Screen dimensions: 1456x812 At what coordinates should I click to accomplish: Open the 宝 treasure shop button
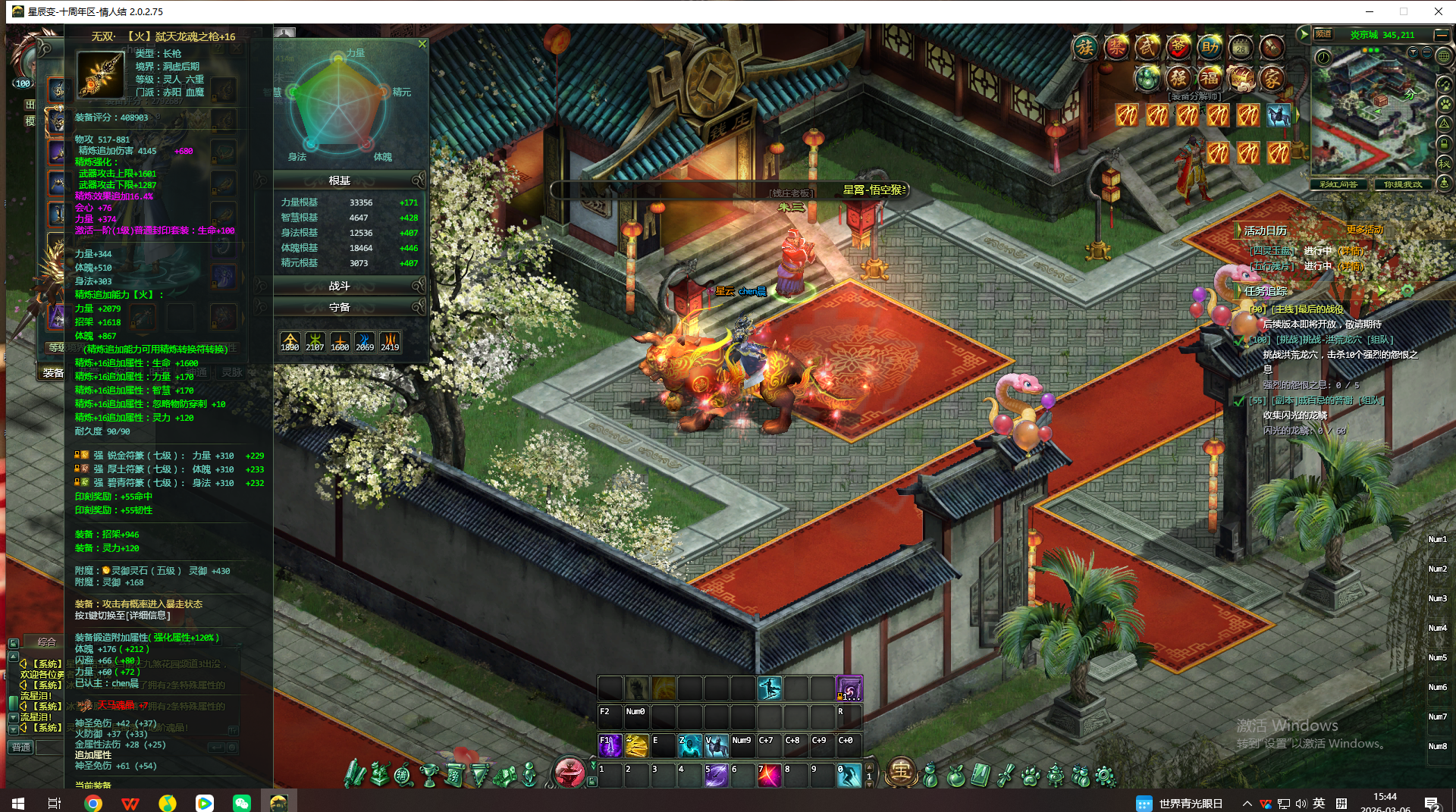[900, 773]
